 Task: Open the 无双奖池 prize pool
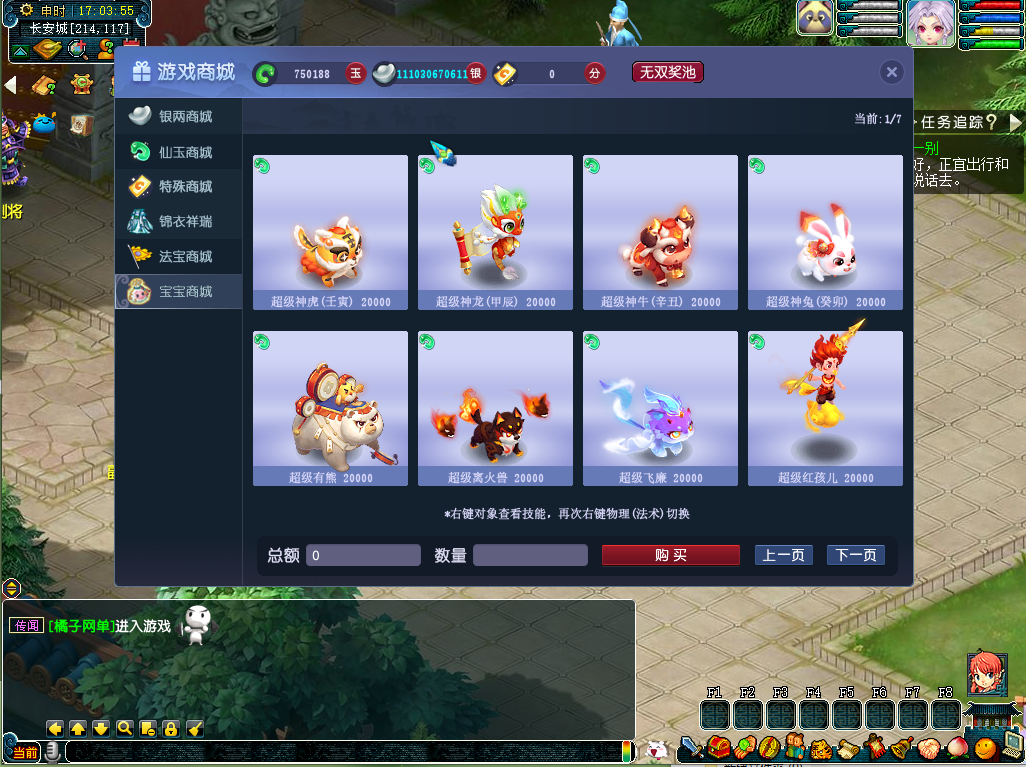tap(667, 72)
